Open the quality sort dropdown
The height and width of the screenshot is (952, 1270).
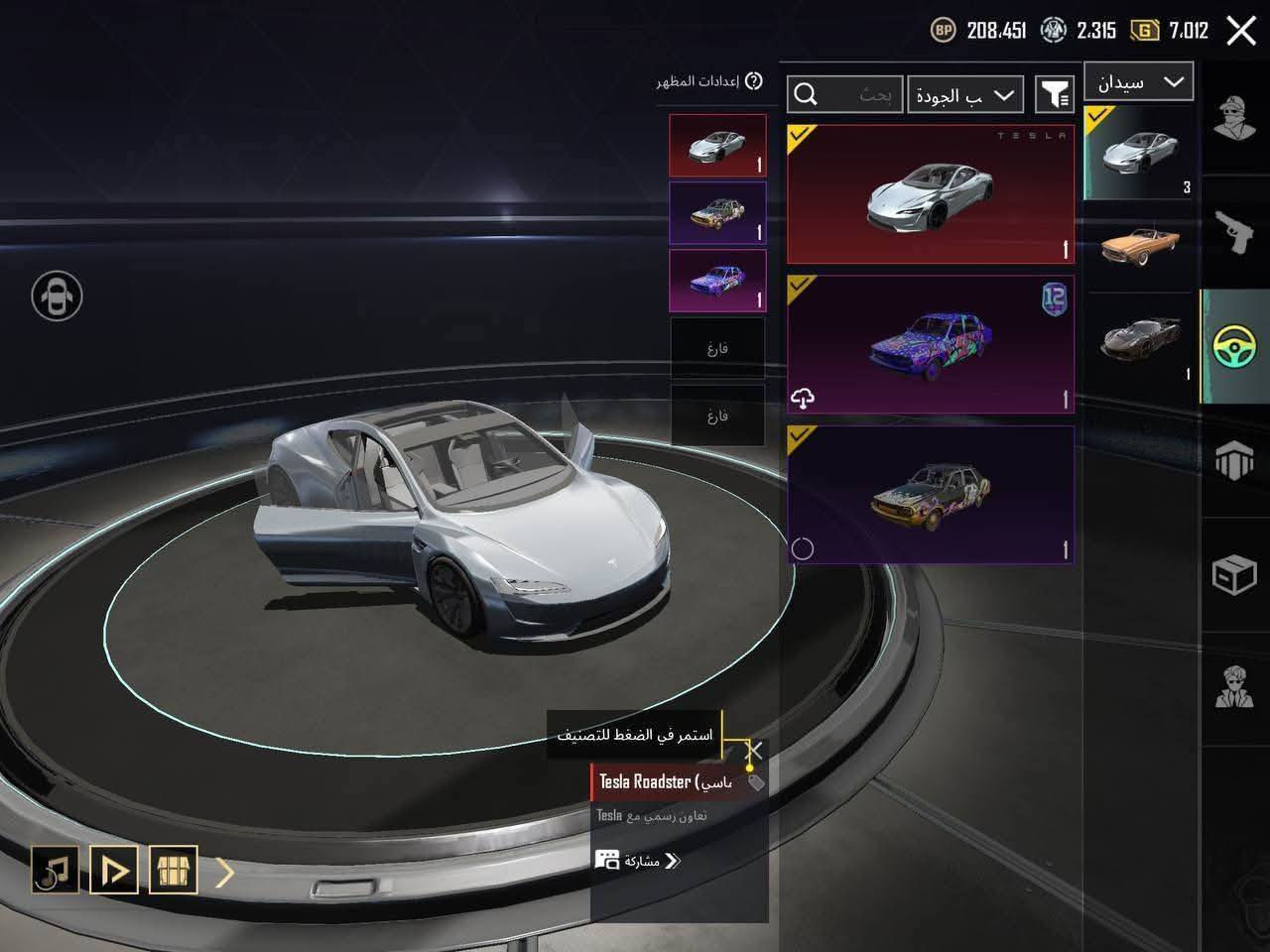pyautogui.click(x=965, y=95)
